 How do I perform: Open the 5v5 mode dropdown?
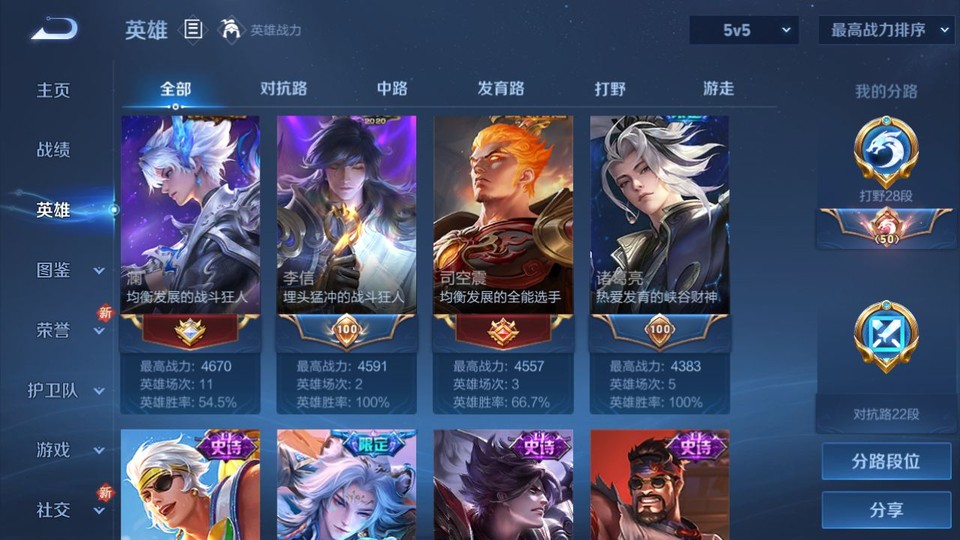point(743,31)
